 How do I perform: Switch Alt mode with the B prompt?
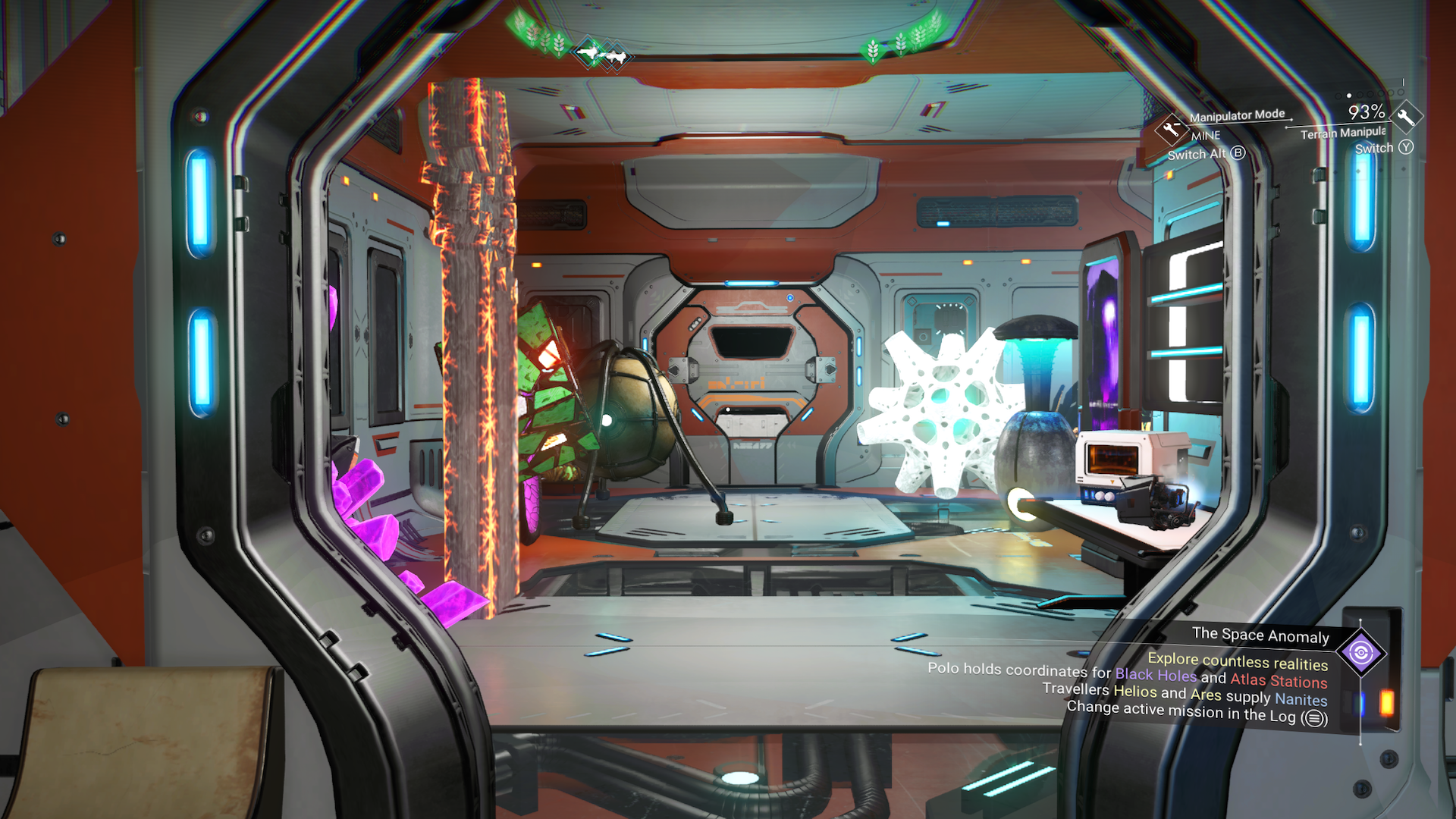[x=1238, y=154]
